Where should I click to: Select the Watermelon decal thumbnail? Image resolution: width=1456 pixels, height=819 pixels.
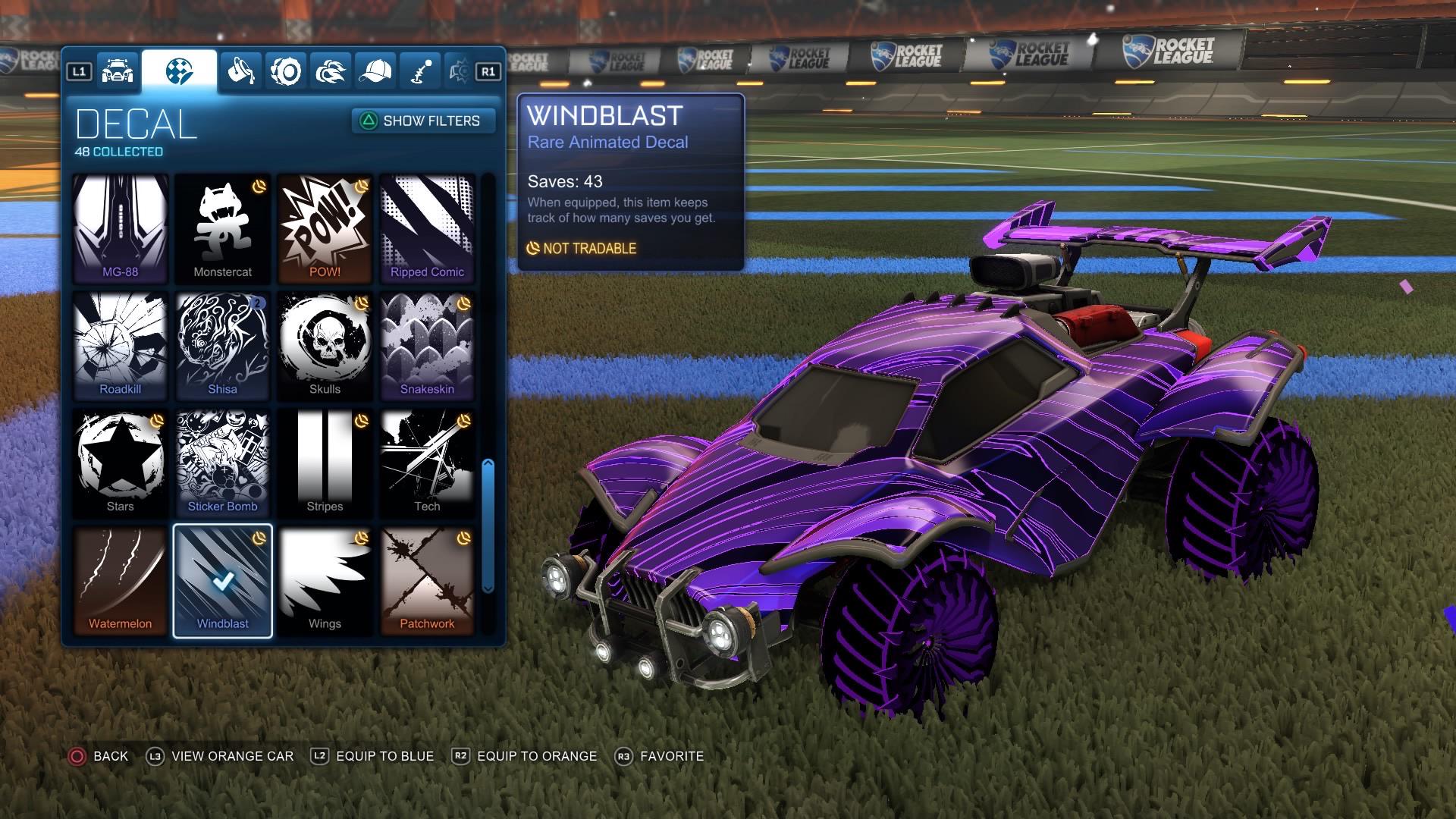[121, 580]
